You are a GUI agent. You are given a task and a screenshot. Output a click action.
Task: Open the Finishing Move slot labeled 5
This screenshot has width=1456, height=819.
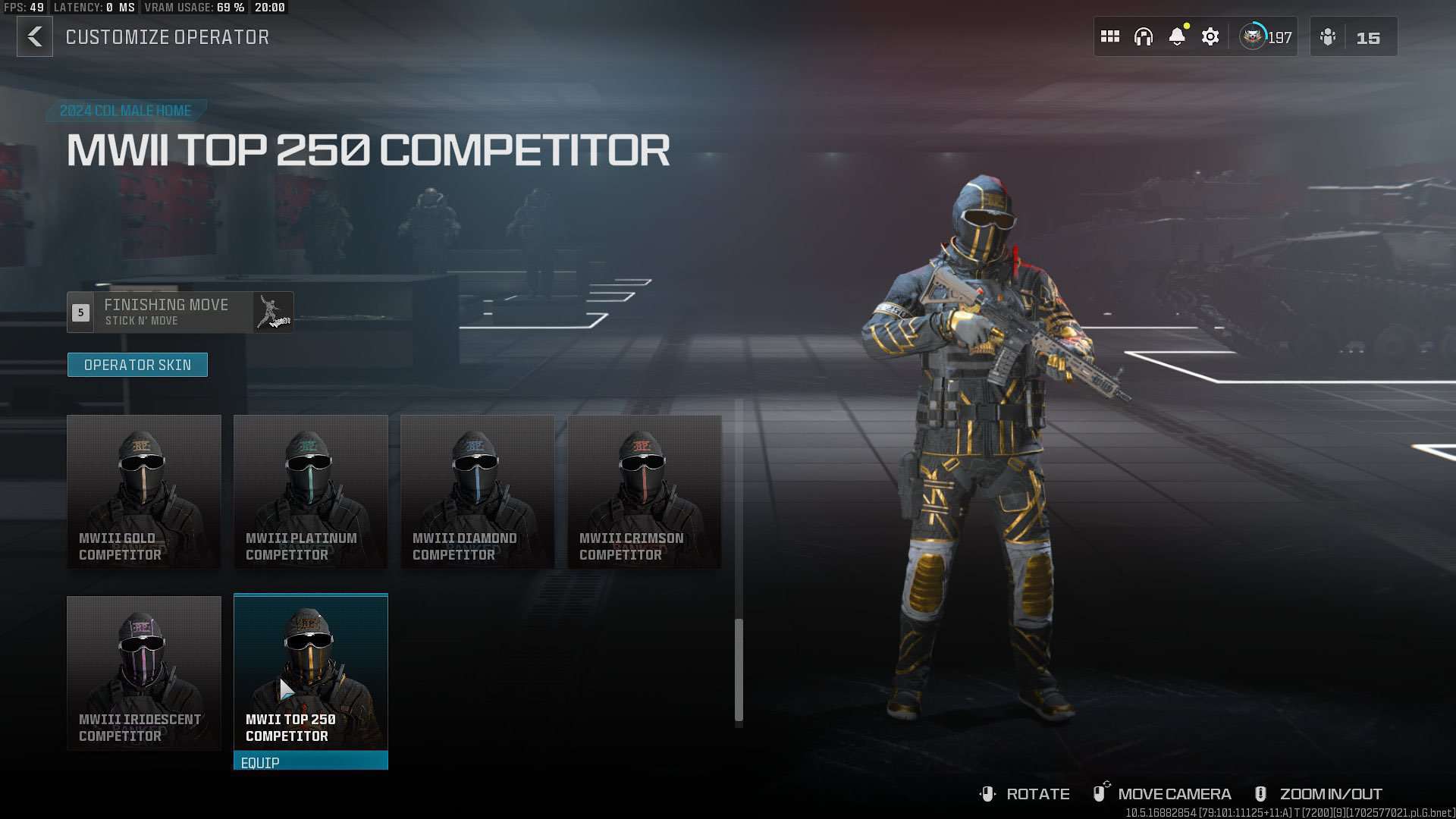point(79,311)
